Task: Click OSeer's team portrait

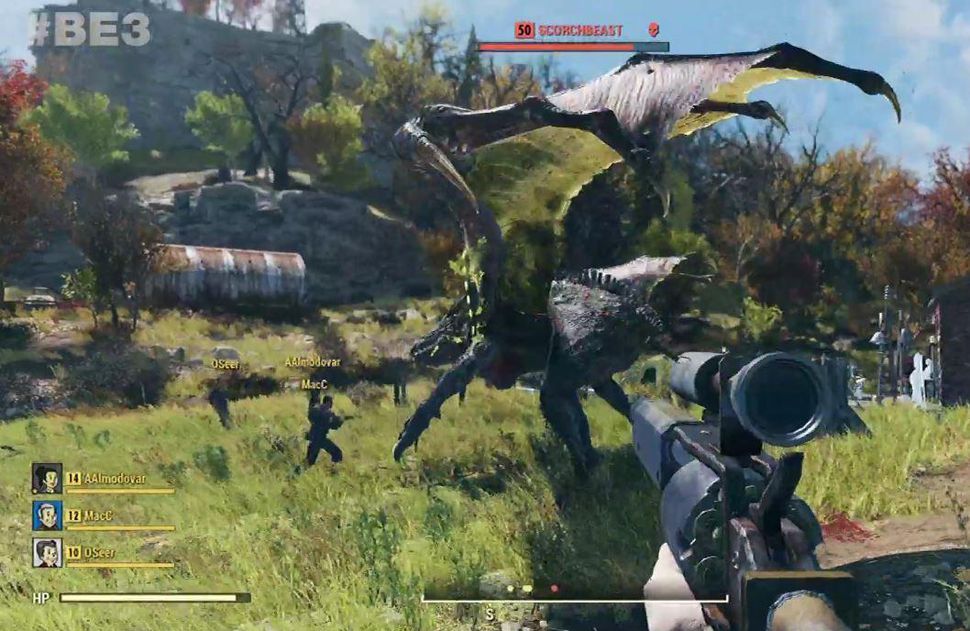Action: 47,552
